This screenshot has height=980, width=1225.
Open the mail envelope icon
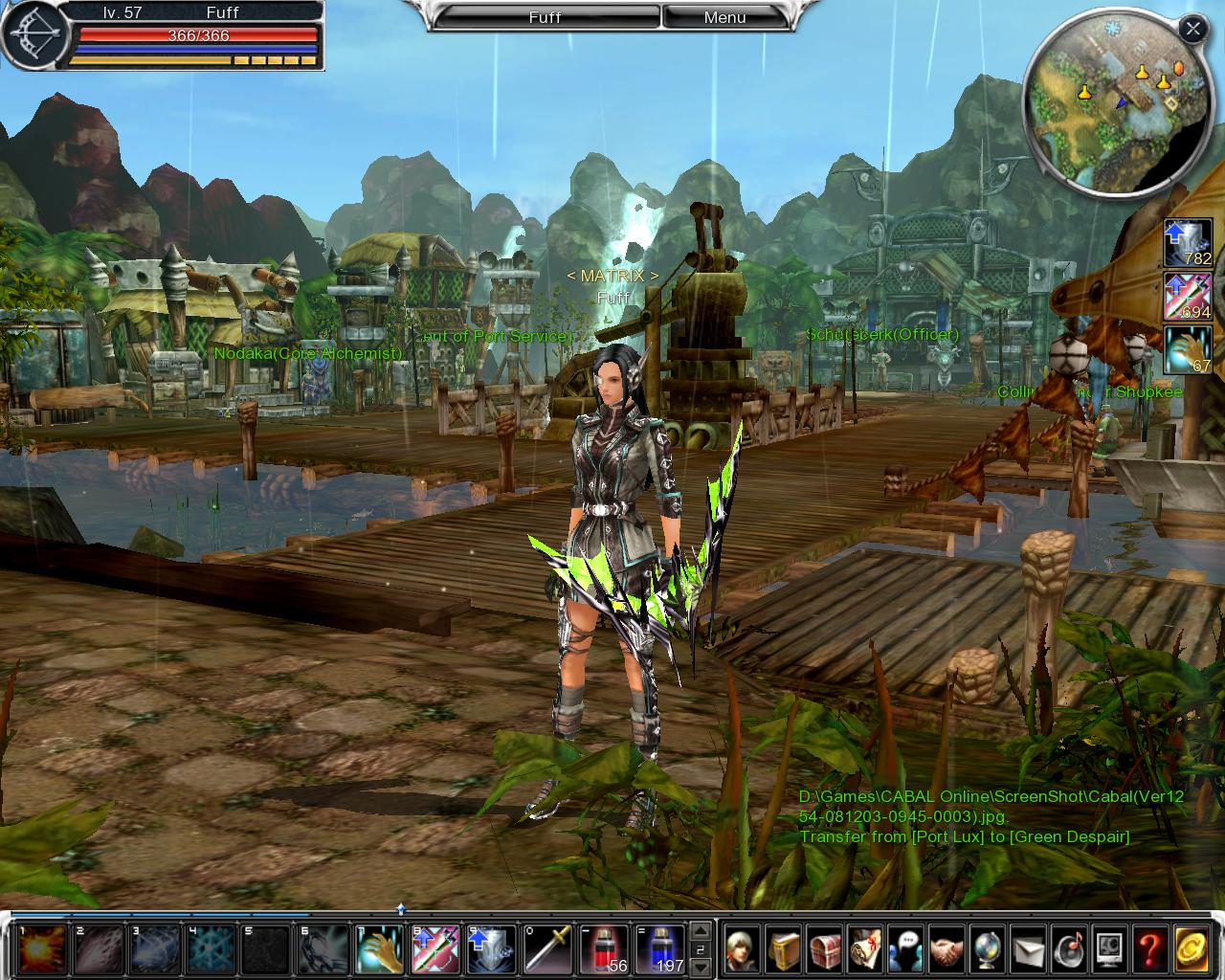click(x=1029, y=949)
